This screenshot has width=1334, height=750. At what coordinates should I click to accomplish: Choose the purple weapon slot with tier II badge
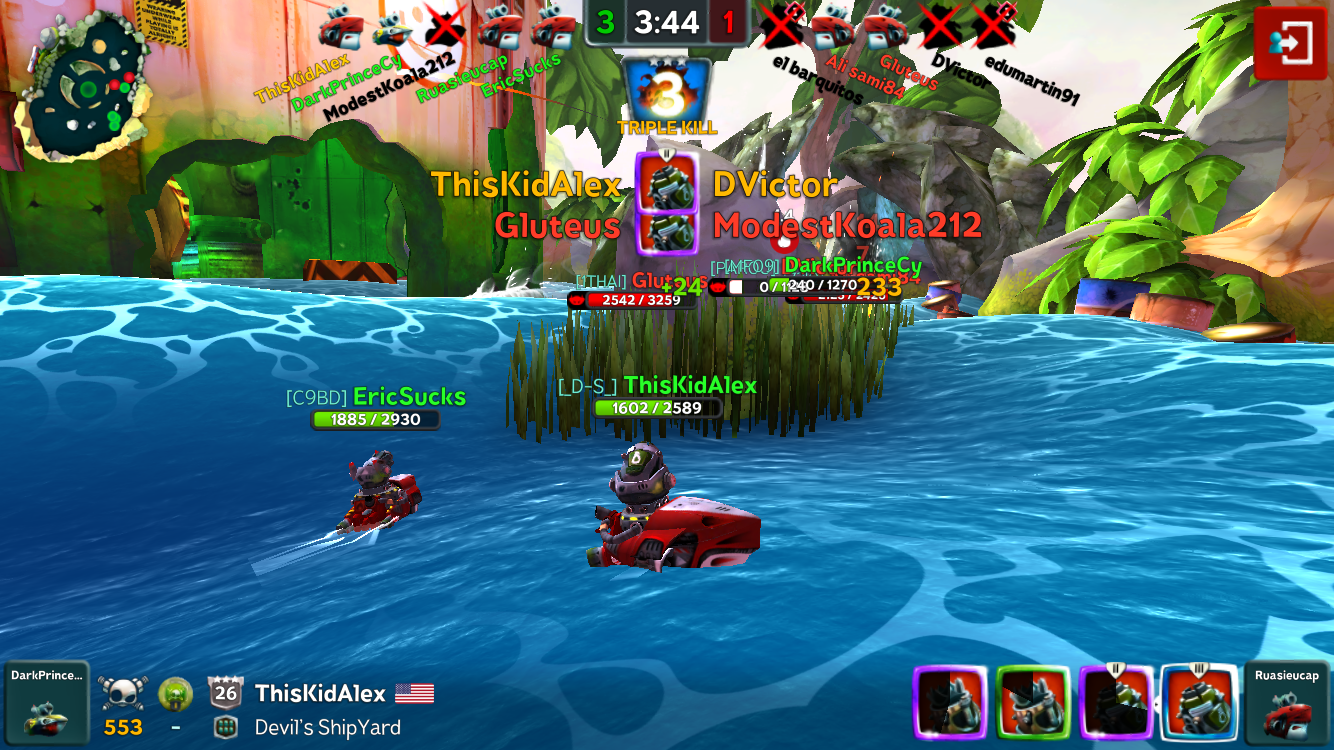click(x=1116, y=702)
